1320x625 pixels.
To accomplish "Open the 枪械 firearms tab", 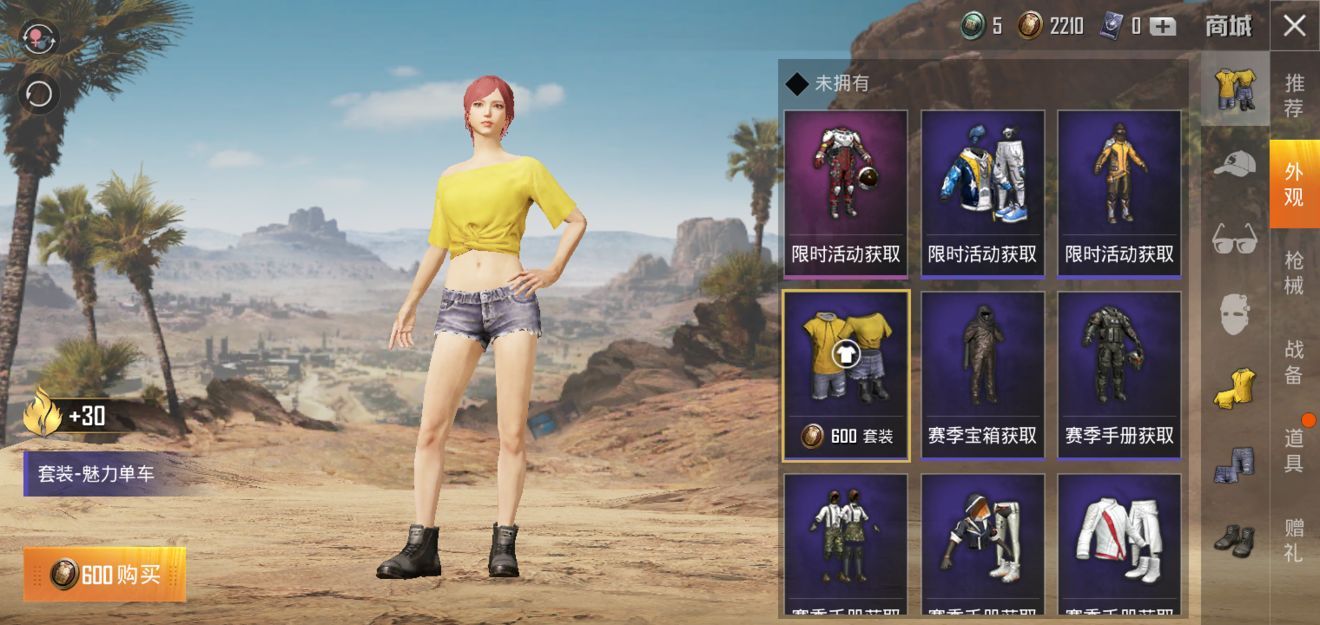I will [x=1294, y=272].
